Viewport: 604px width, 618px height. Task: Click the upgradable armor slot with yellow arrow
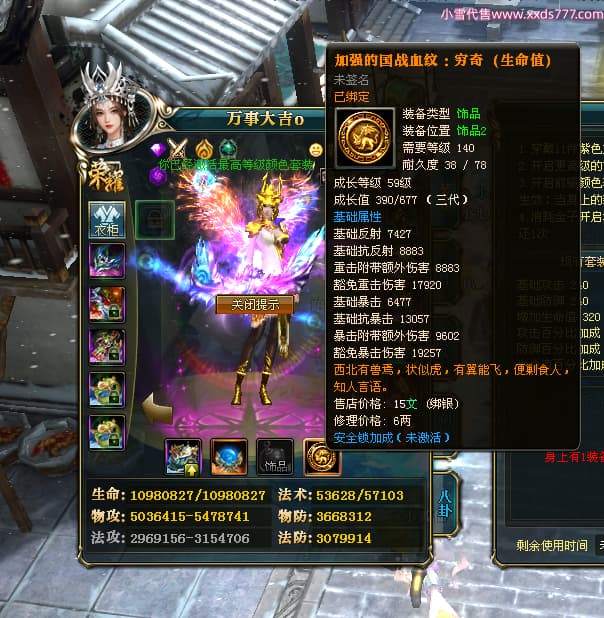tap(183, 456)
